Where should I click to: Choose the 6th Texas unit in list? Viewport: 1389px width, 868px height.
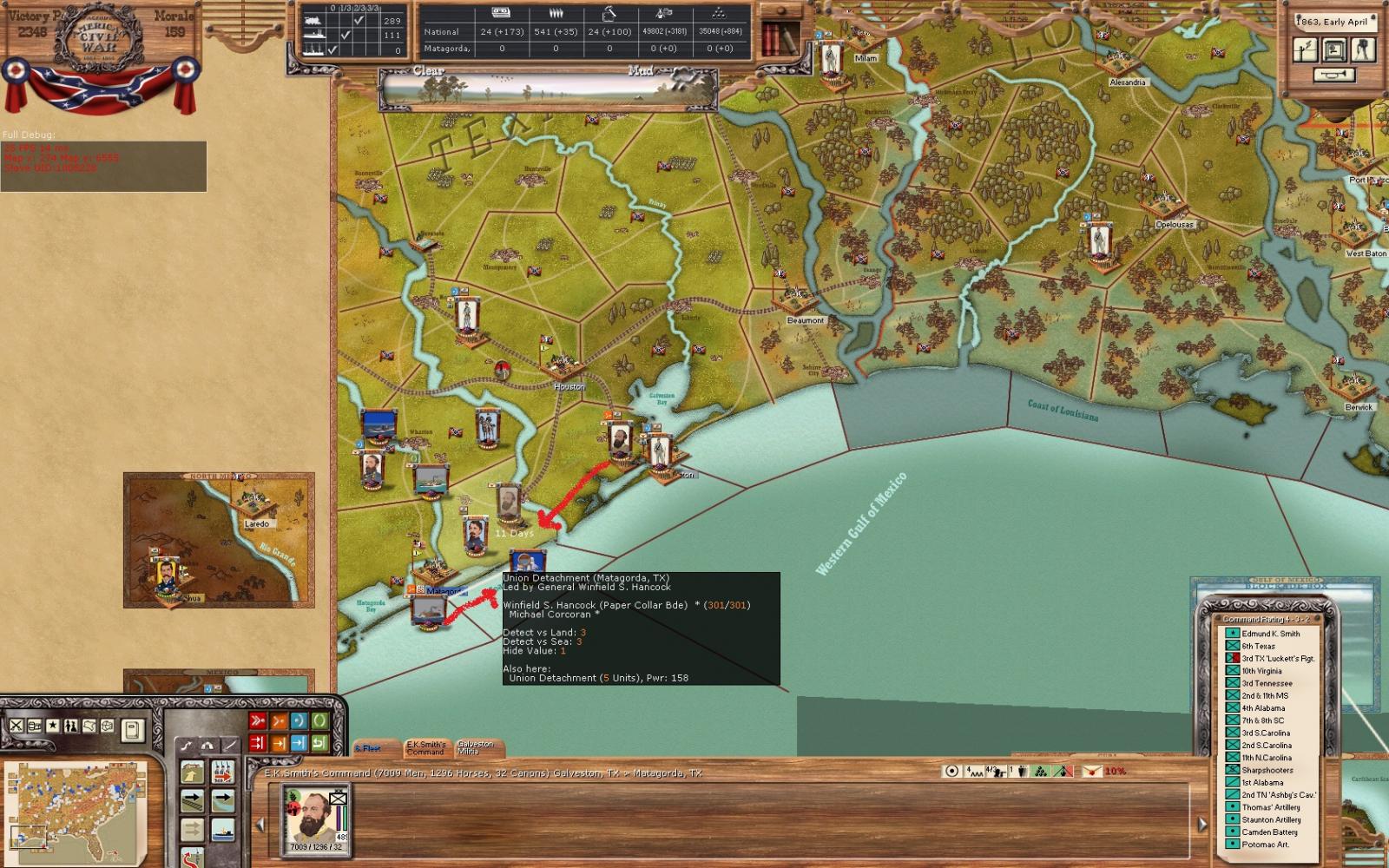coord(1258,646)
